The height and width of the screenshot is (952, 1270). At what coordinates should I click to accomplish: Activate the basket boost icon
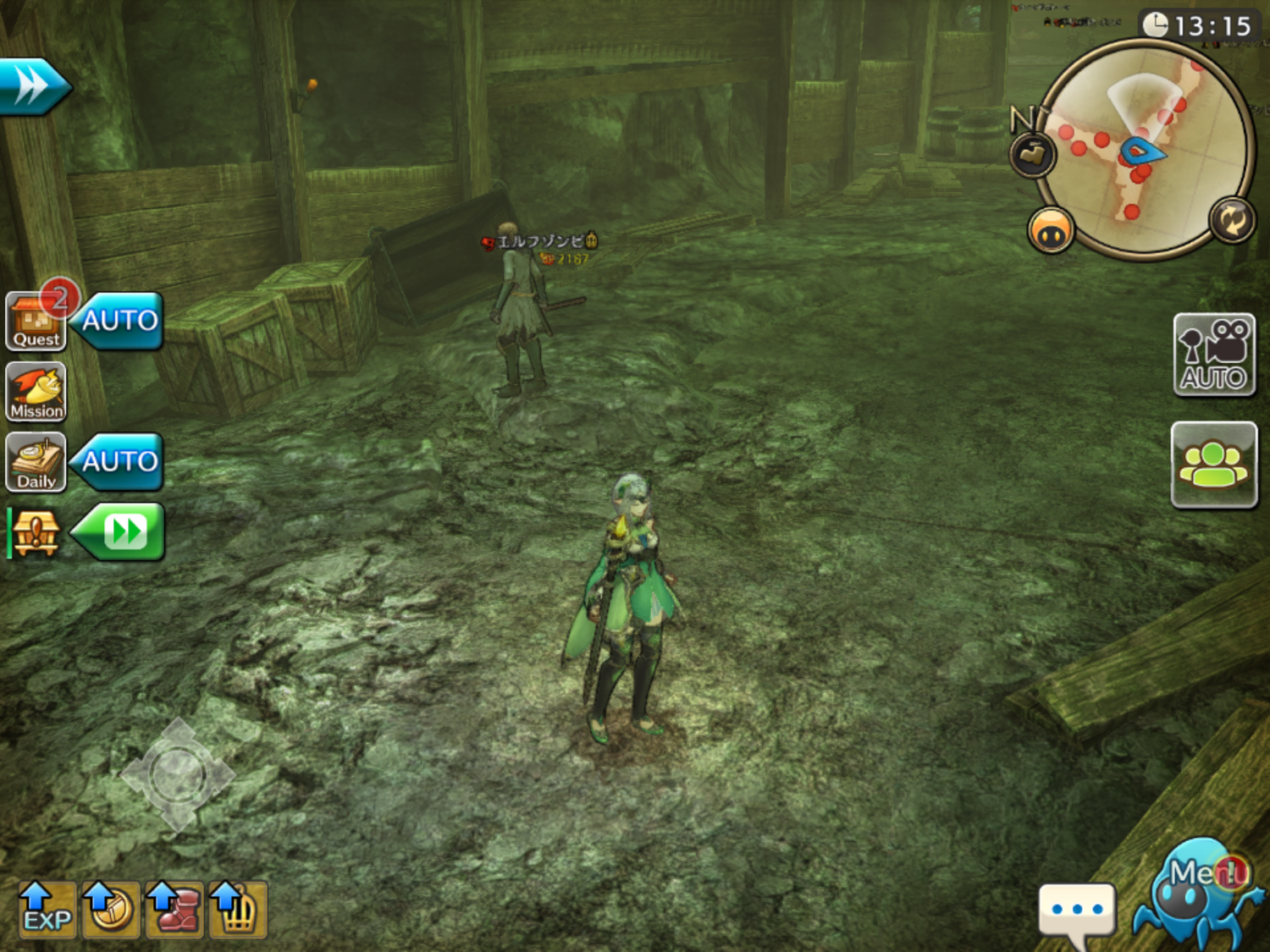tap(238, 910)
